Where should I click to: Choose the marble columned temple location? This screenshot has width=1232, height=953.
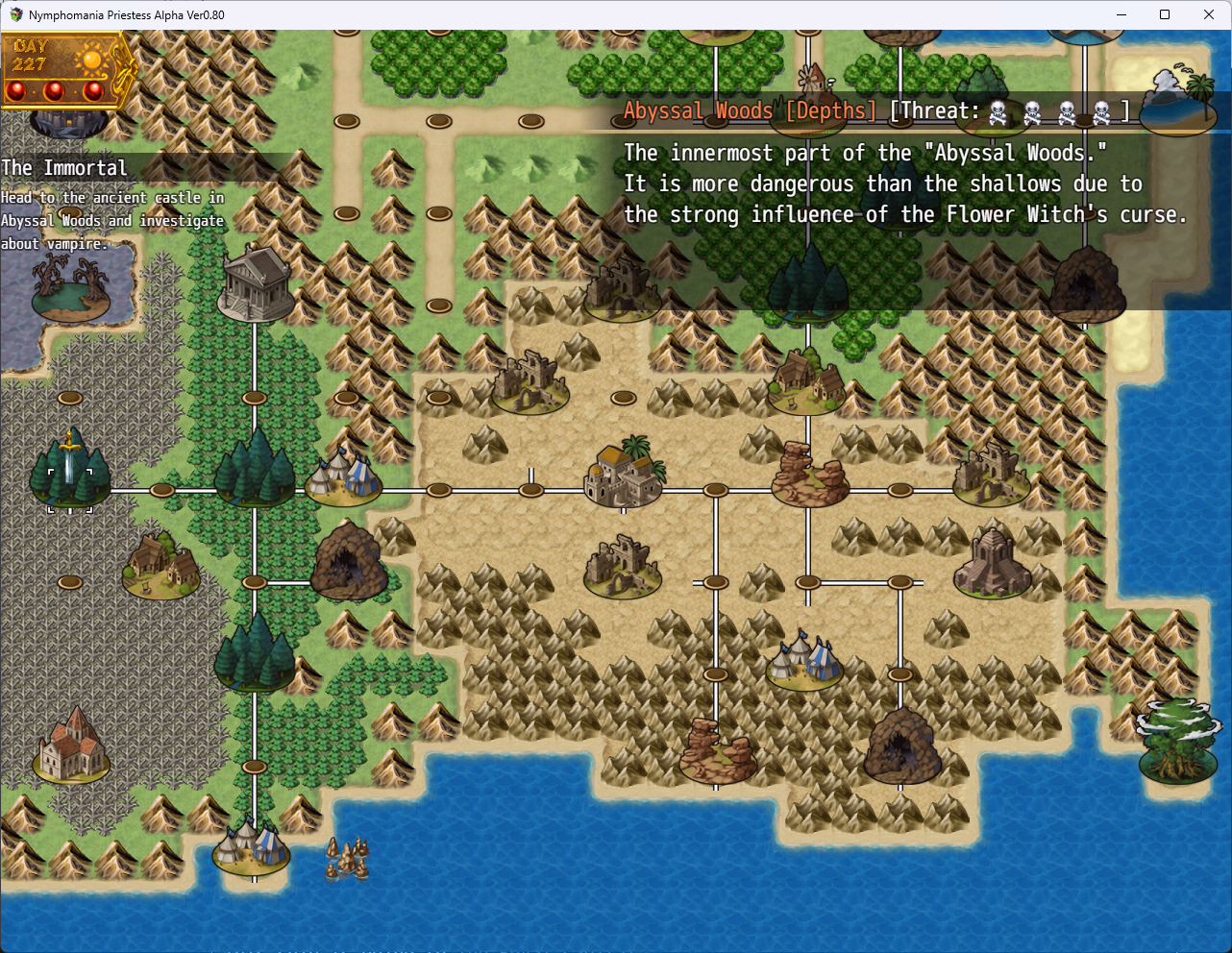(x=256, y=284)
